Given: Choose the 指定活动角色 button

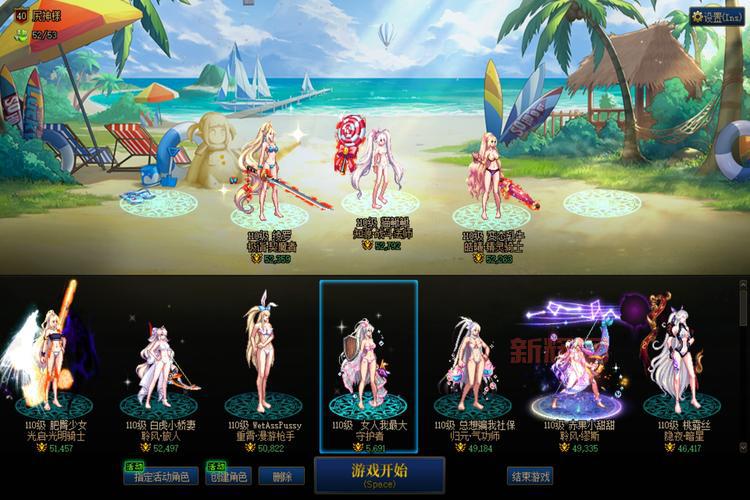Looking at the screenshot, I should pos(161,477).
